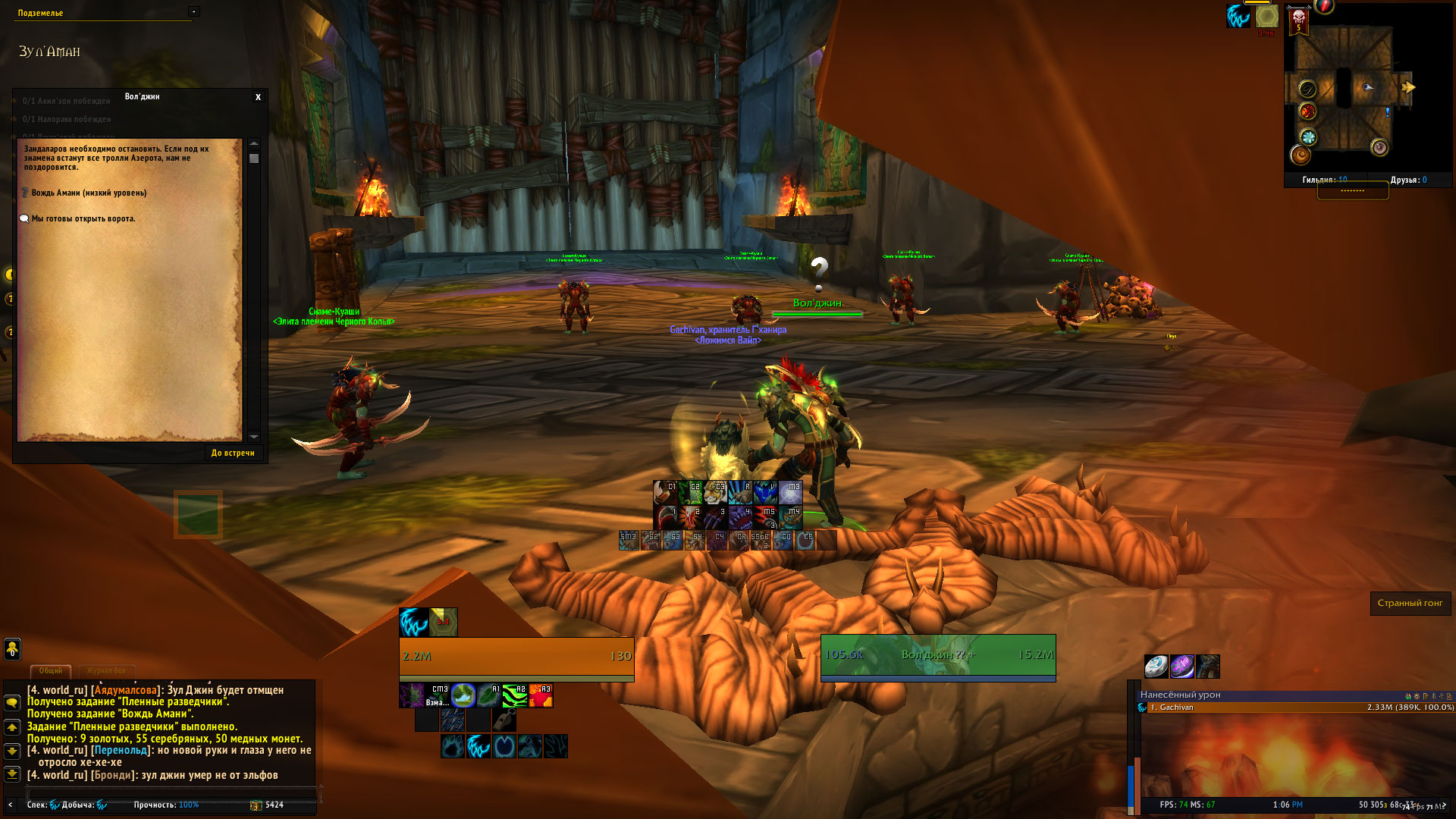
Task: Select the 'Вождь Амани' quest option
Action: (88, 193)
